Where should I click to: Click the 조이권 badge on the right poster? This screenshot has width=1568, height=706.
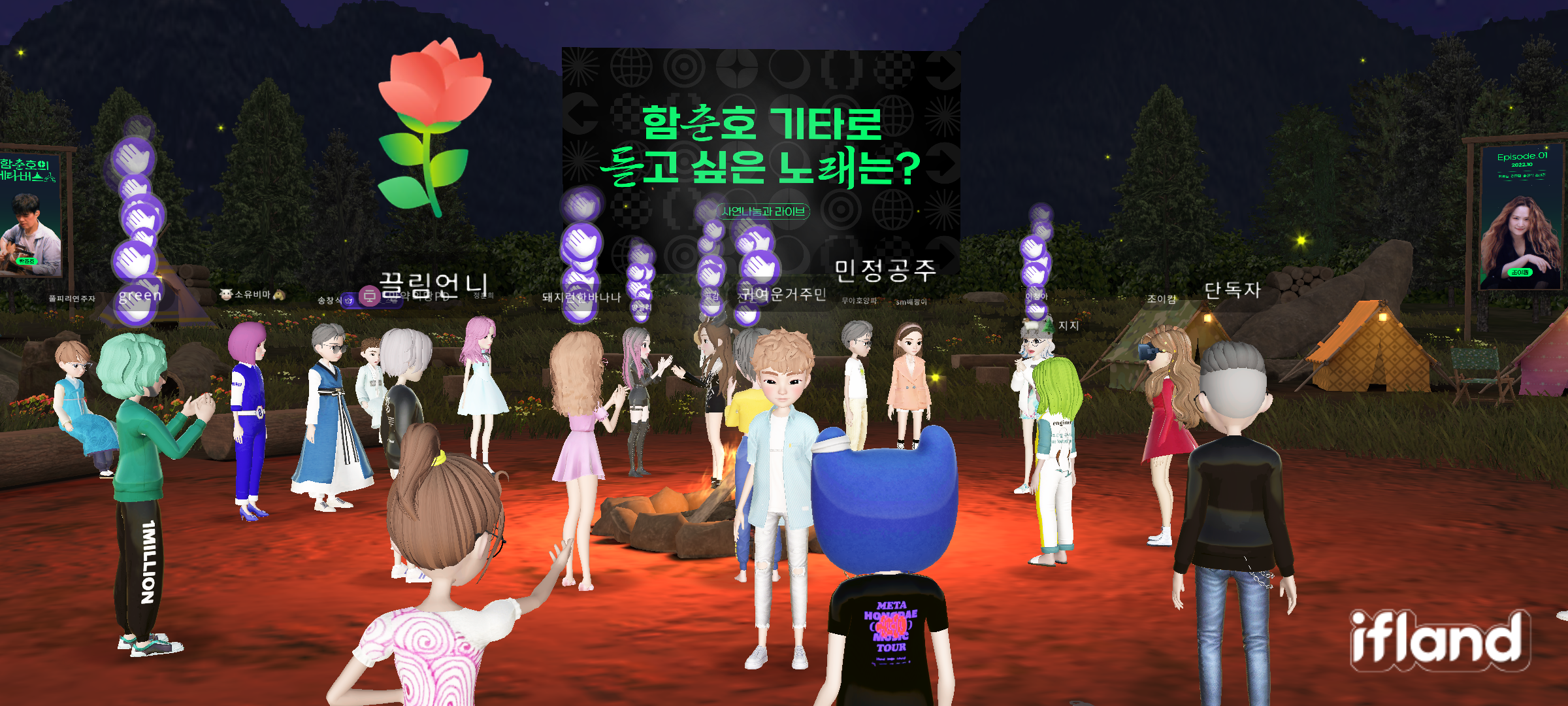tap(1521, 273)
